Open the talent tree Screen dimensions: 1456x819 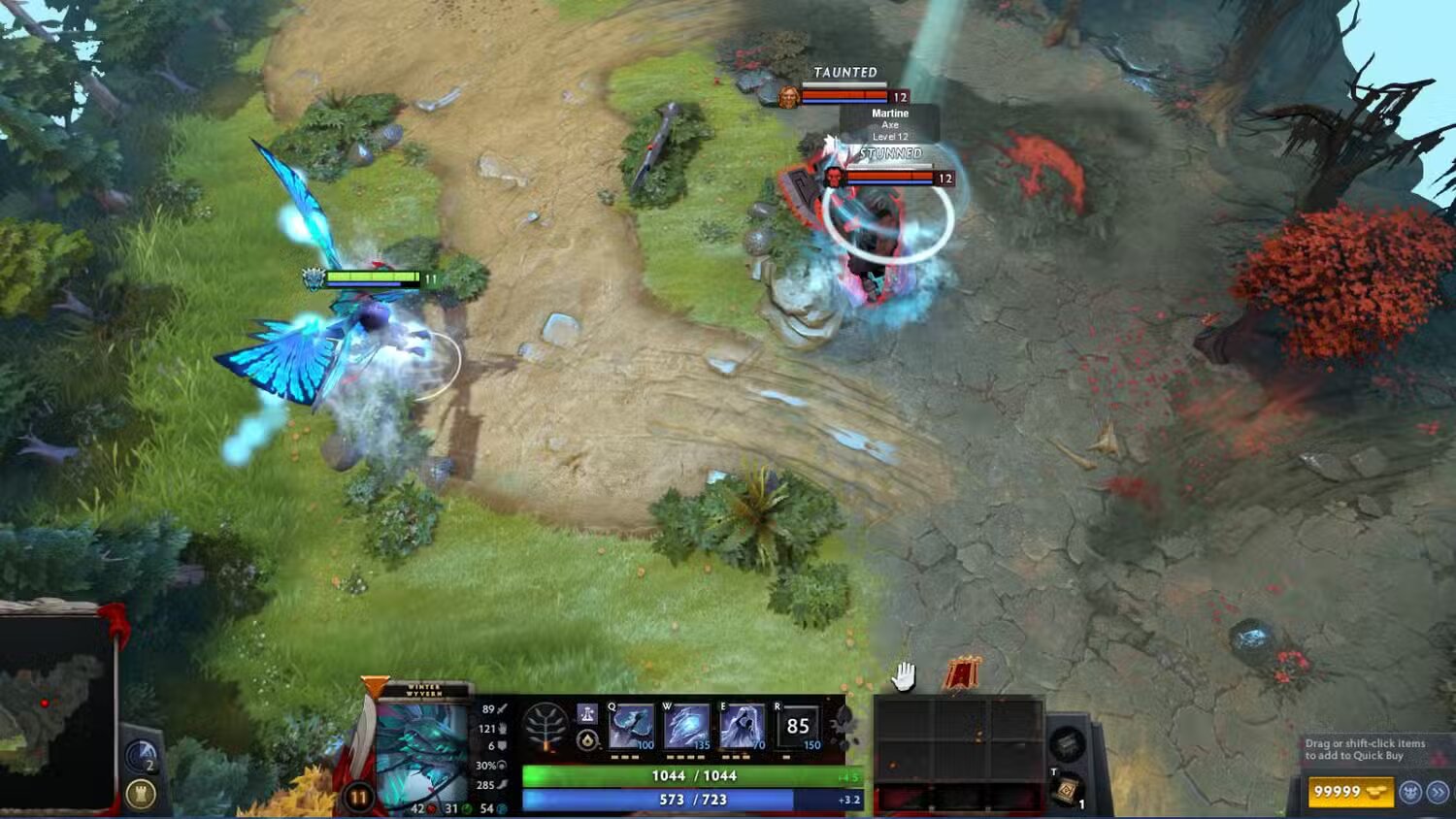545,727
